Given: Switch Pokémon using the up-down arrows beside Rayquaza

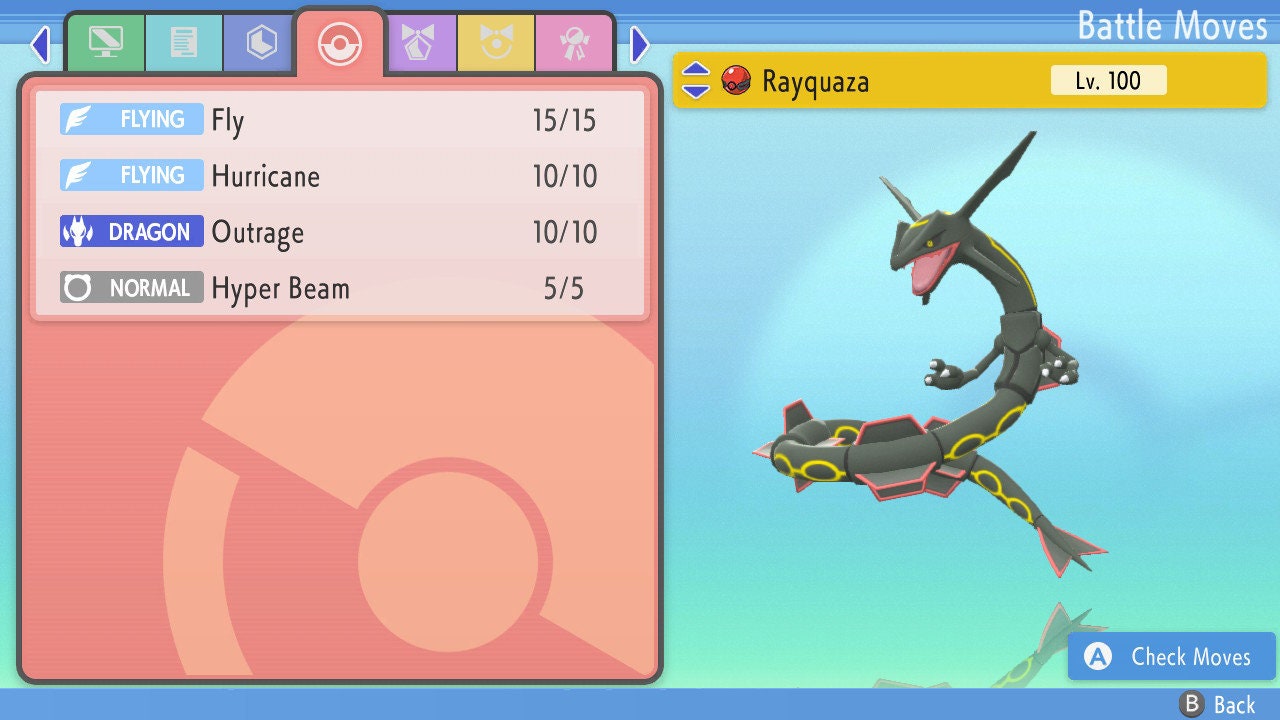Looking at the screenshot, I should coord(695,80).
